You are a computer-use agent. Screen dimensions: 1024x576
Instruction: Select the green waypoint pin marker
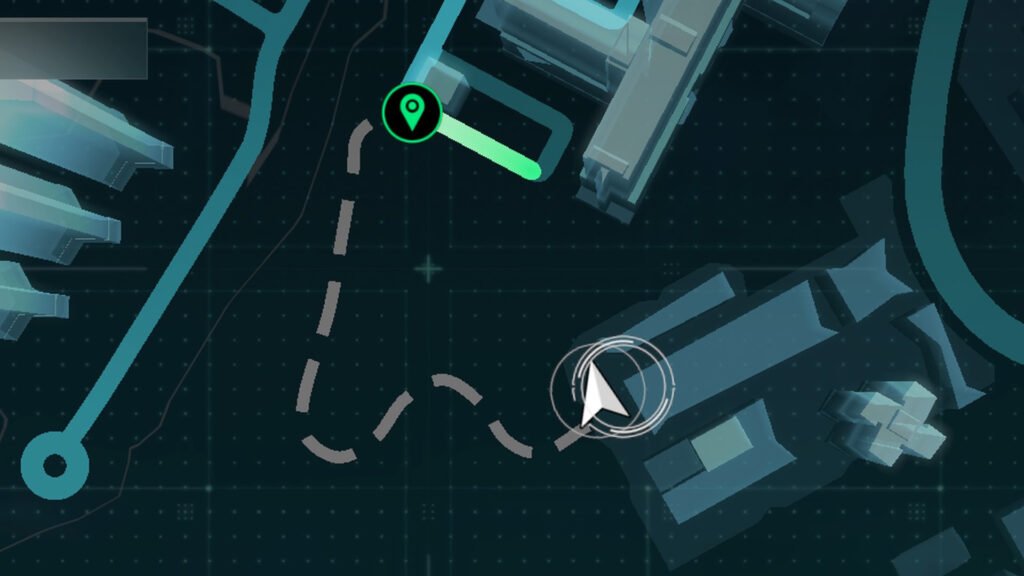pos(411,113)
